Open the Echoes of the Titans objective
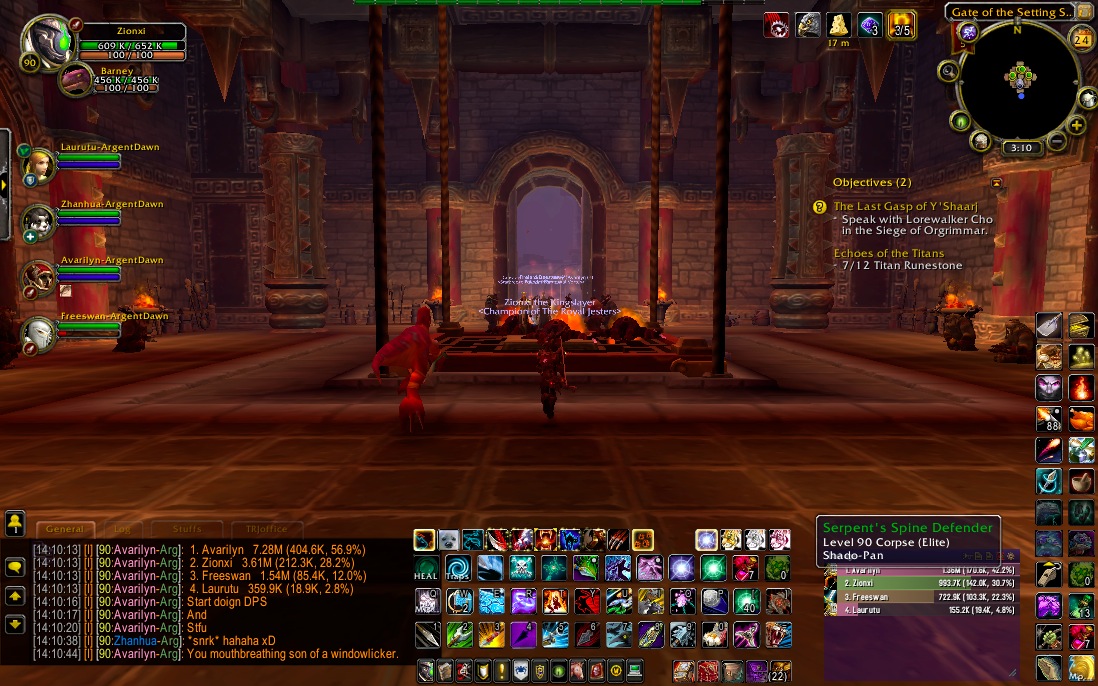 tap(889, 253)
